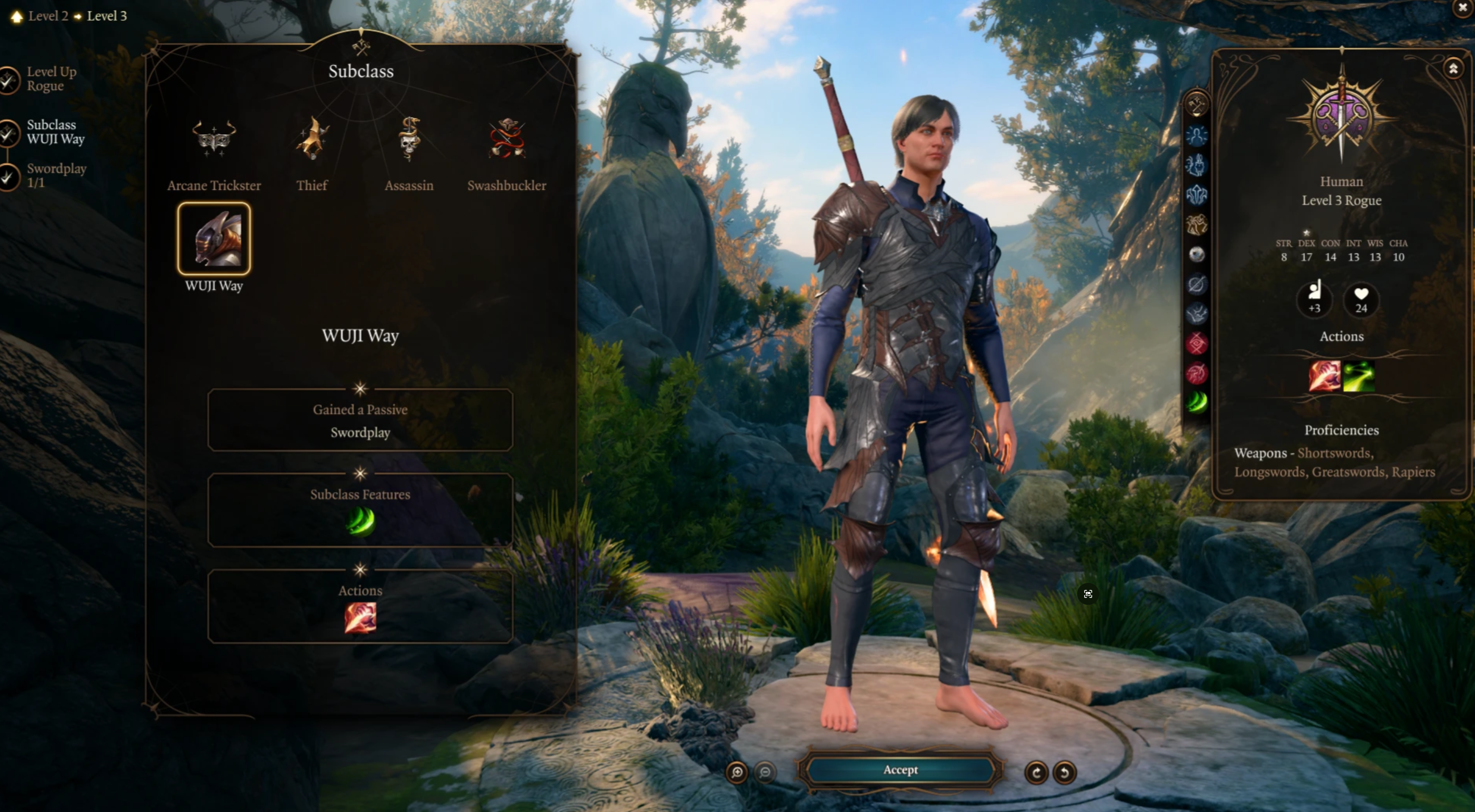This screenshot has width=1475, height=812.
Task: Inspect the green Subclass Features icon
Action: pos(360,522)
